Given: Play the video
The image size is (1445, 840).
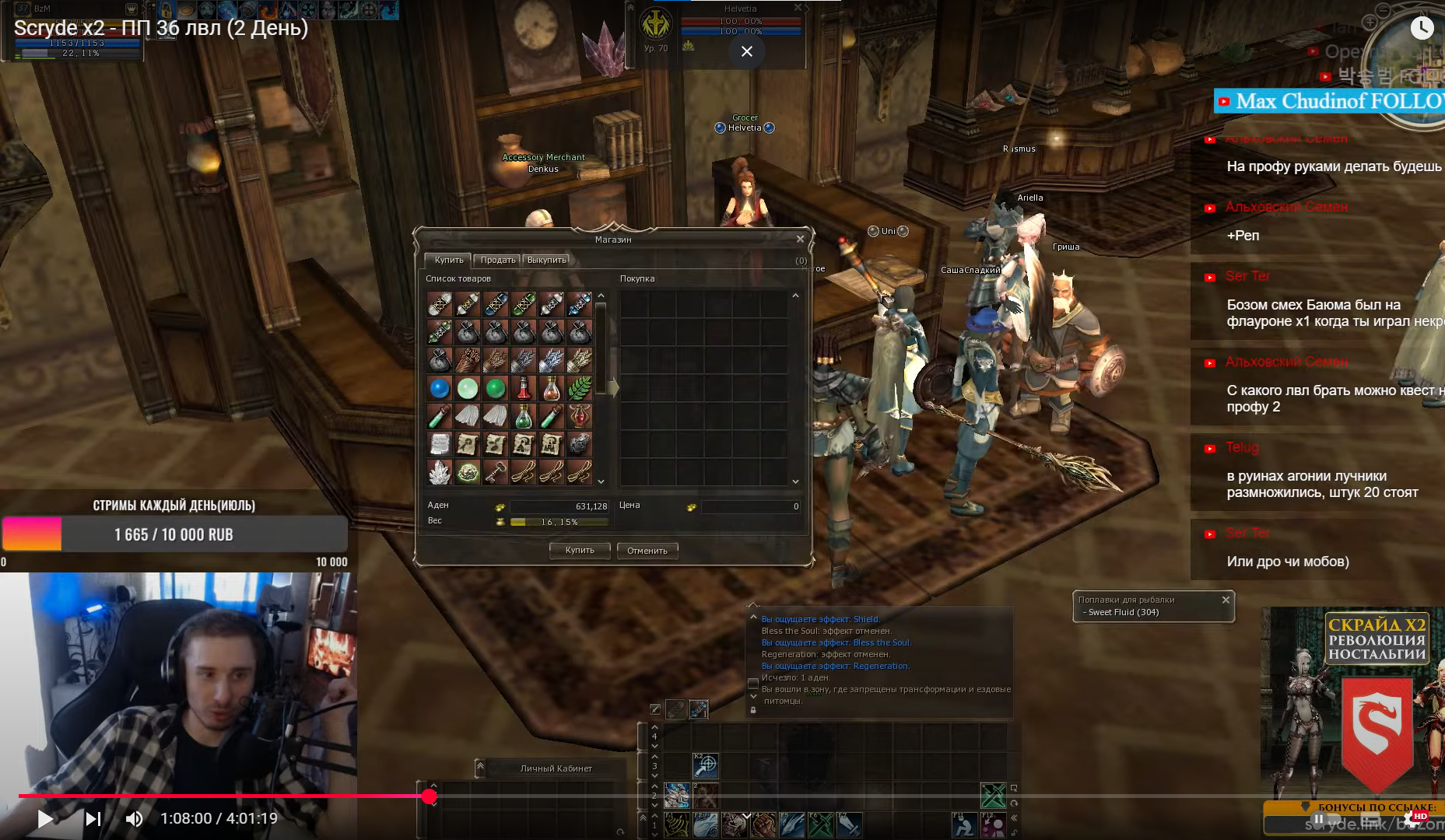Looking at the screenshot, I should tap(45, 818).
